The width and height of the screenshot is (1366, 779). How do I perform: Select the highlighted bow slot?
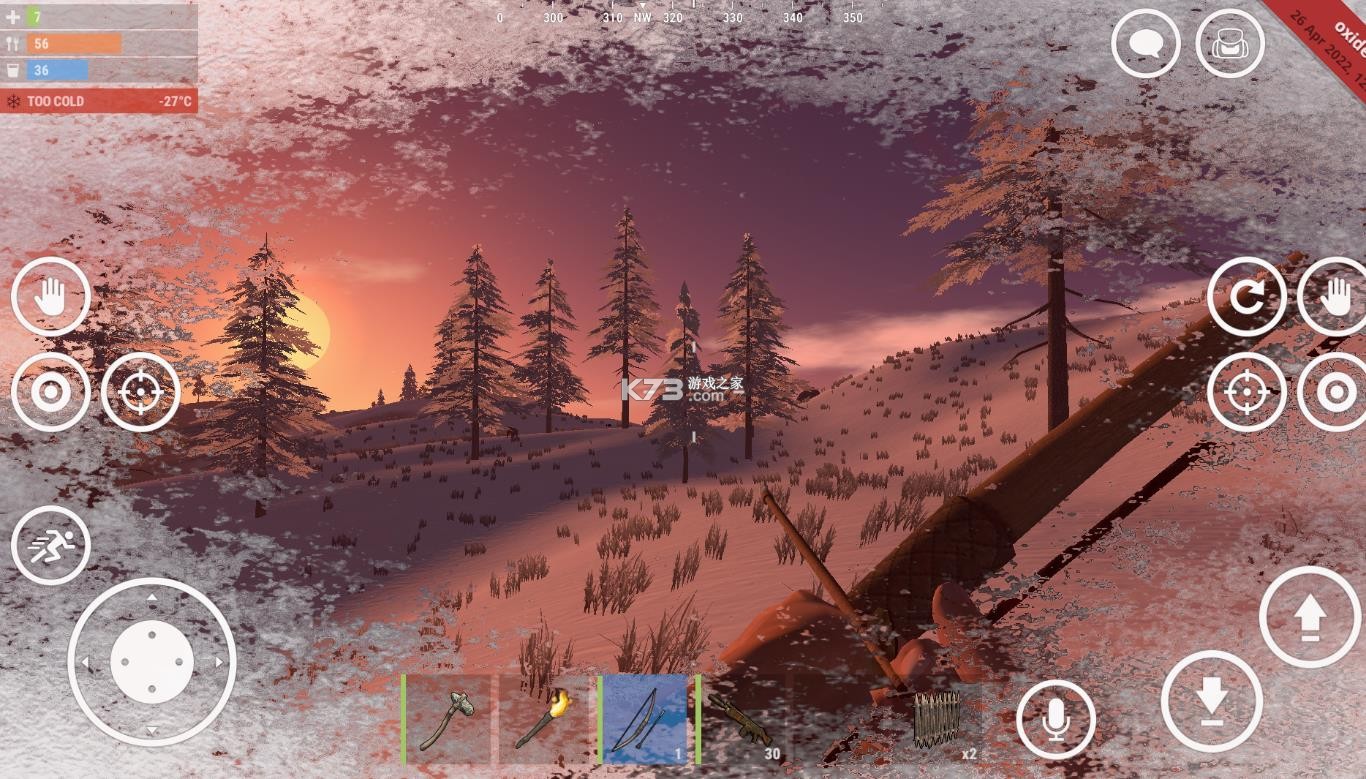coord(645,720)
